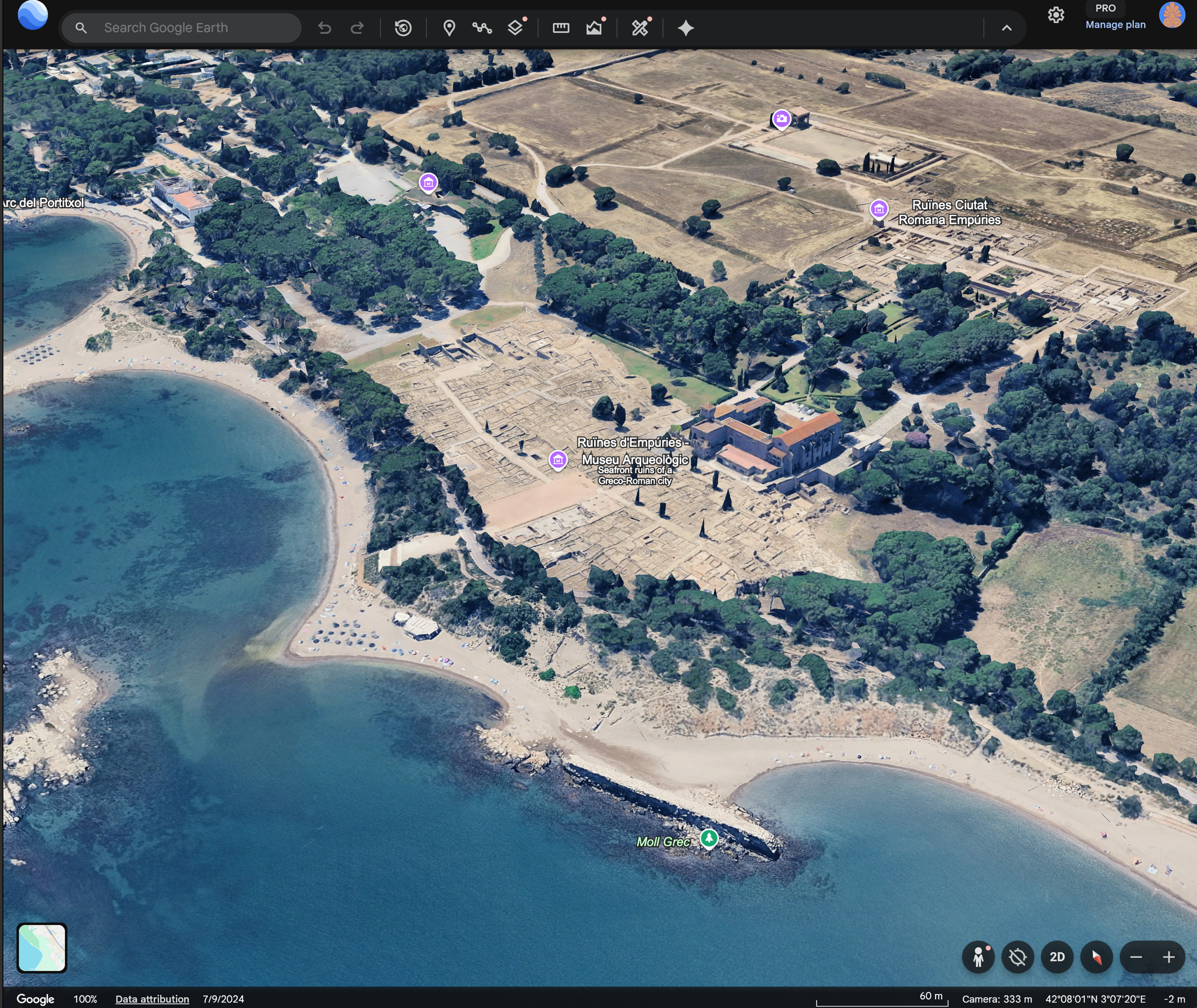Open historical imagery clock tool

[403, 27]
